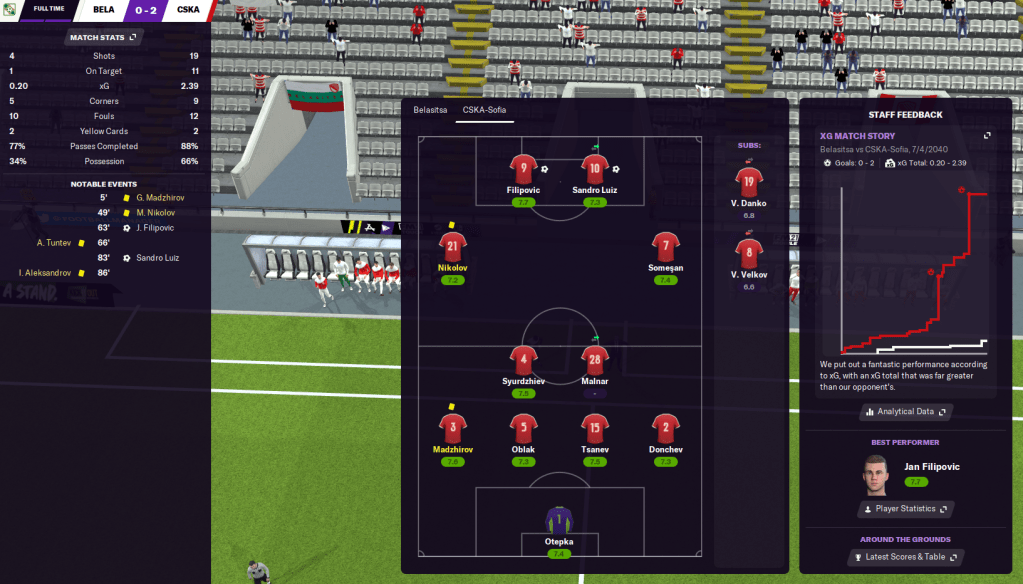The image size is (1023, 584).
Task: Open Latest Scores & Table
Action: [x=906, y=557]
